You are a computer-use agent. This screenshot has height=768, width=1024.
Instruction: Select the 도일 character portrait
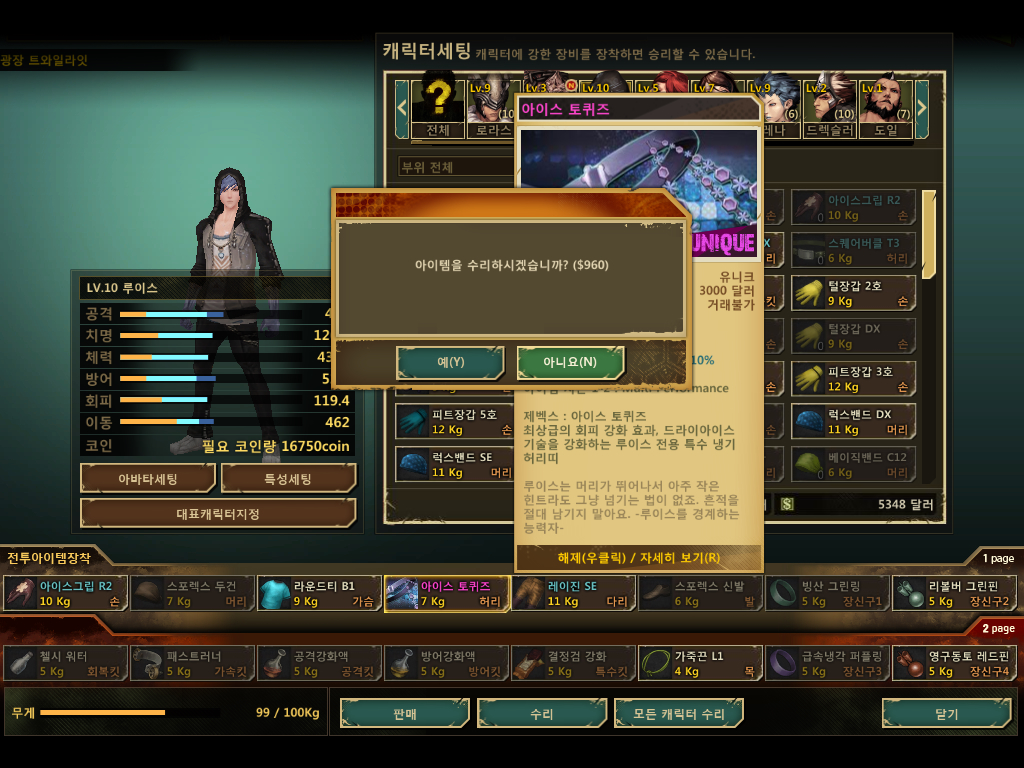pyautogui.click(x=885, y=105)
